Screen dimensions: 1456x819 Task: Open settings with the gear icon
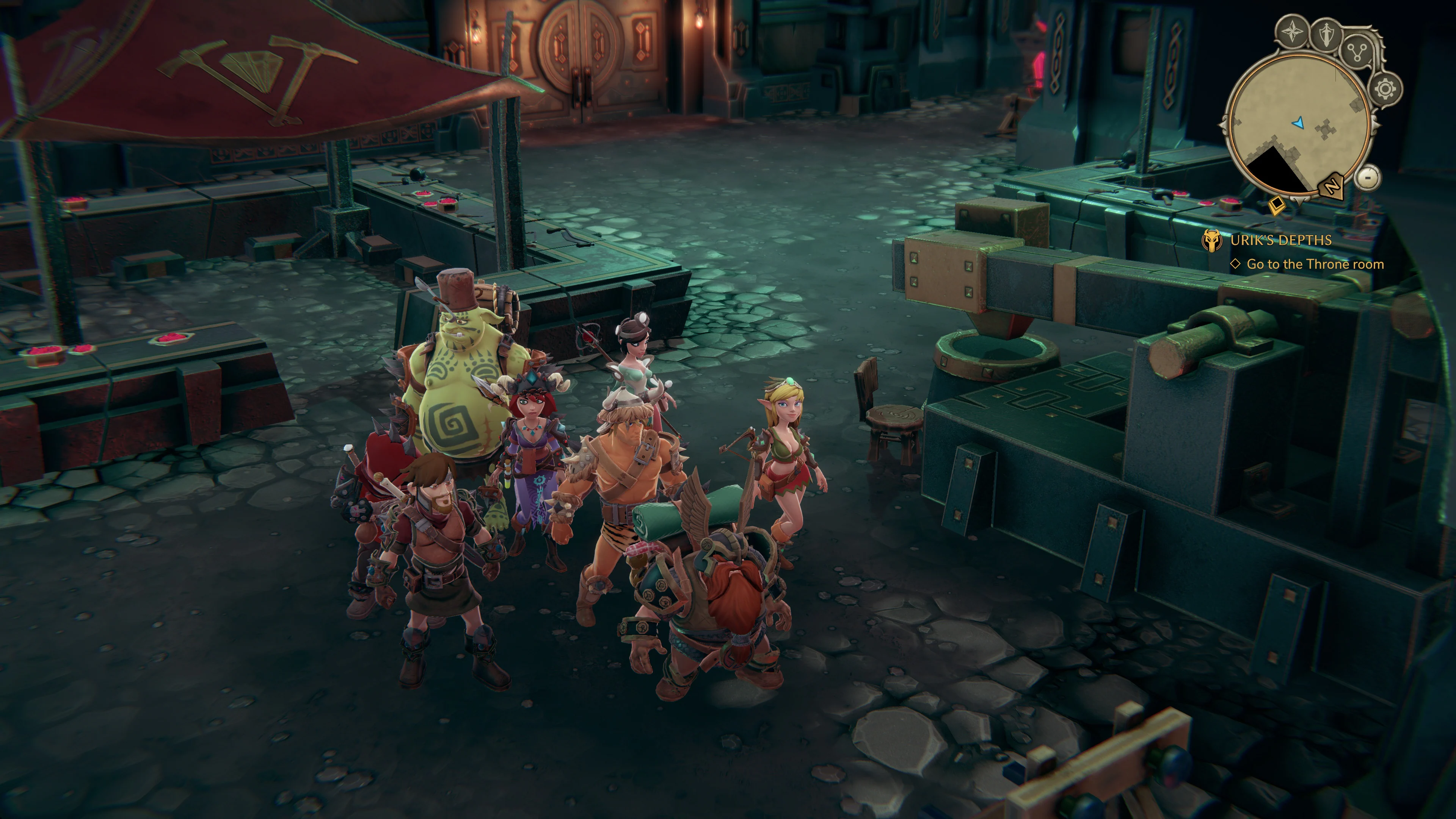pyautogui.click(x=1385, y=89)
